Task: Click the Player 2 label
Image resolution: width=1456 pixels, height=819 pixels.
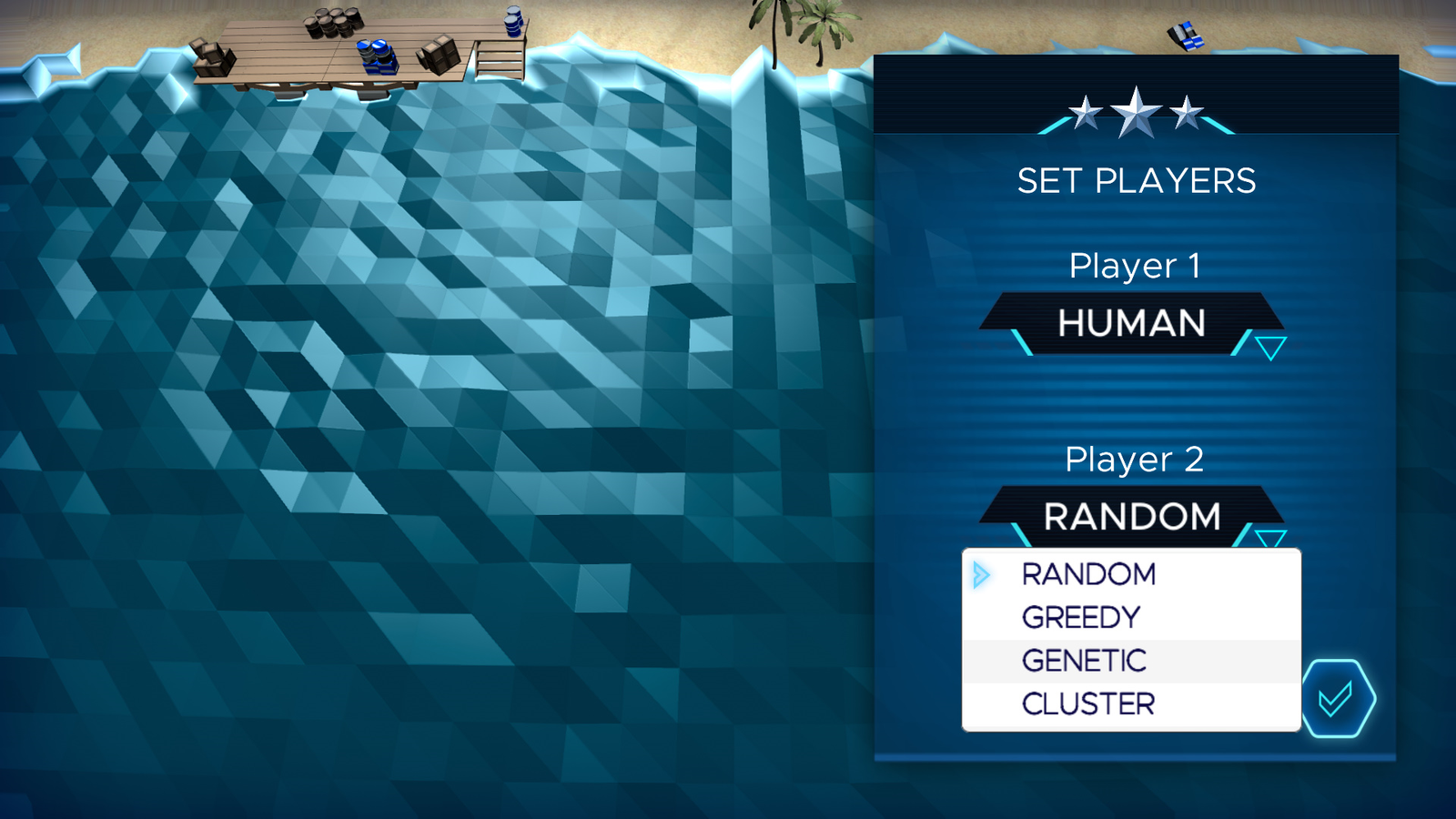Action: pos(1133,460)
